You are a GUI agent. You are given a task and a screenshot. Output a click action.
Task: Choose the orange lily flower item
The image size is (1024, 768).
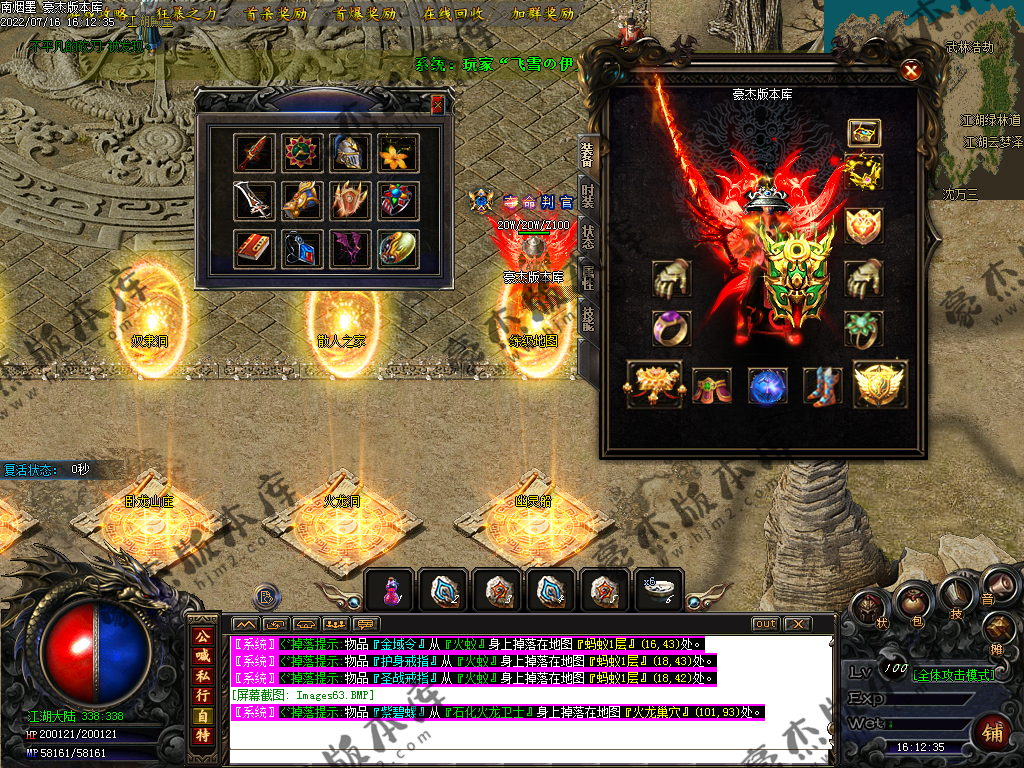click(398, 153)
